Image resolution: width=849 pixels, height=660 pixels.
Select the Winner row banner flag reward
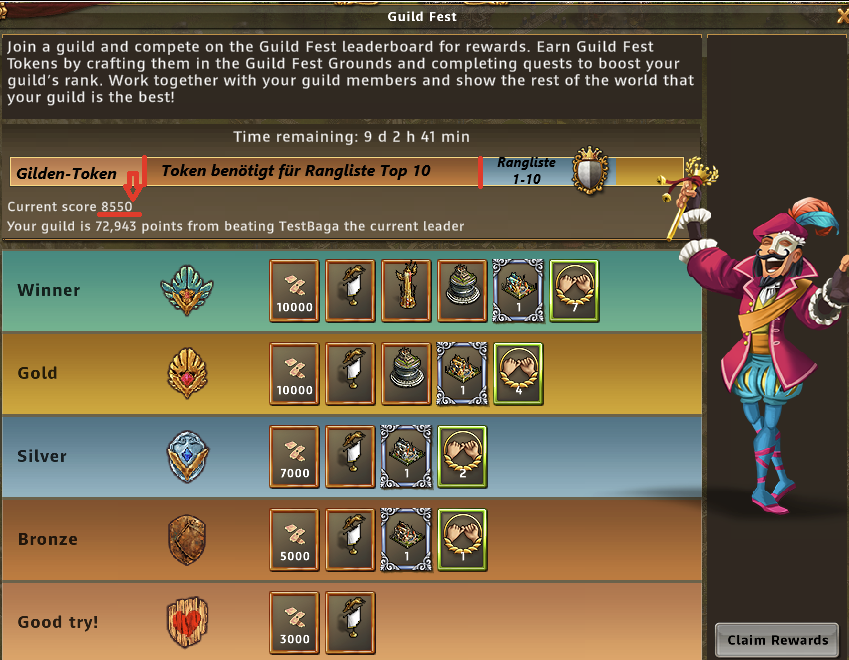pyautogui.click(x=350, y=291)
